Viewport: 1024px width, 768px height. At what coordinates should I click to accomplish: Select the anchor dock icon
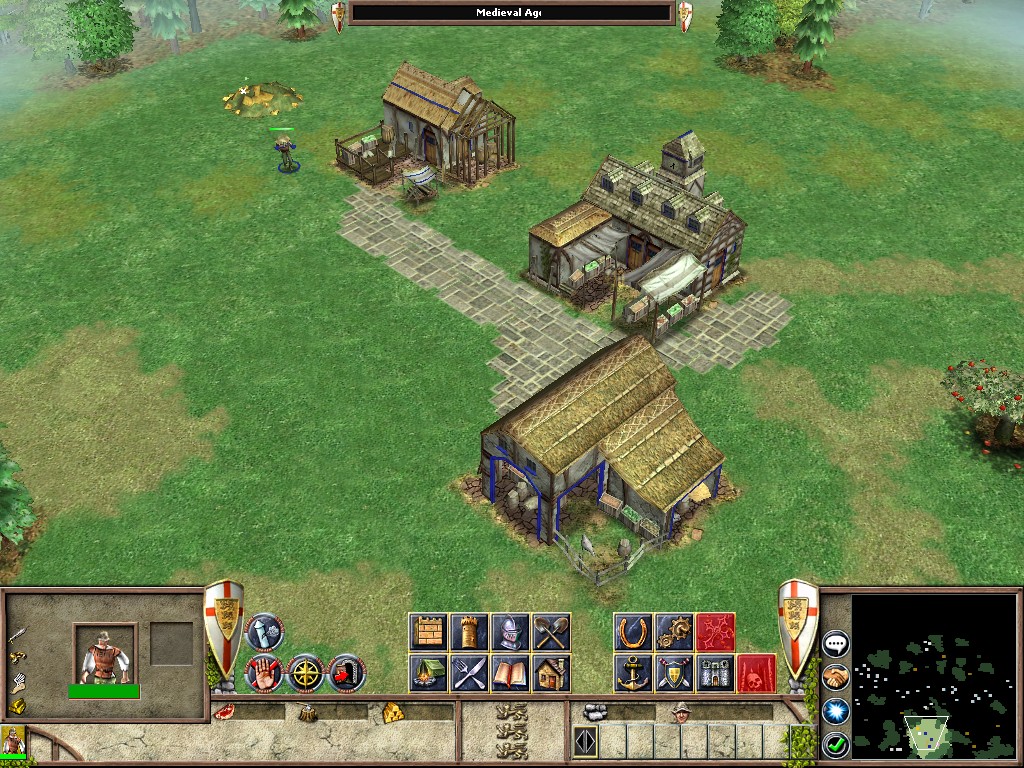633,673
